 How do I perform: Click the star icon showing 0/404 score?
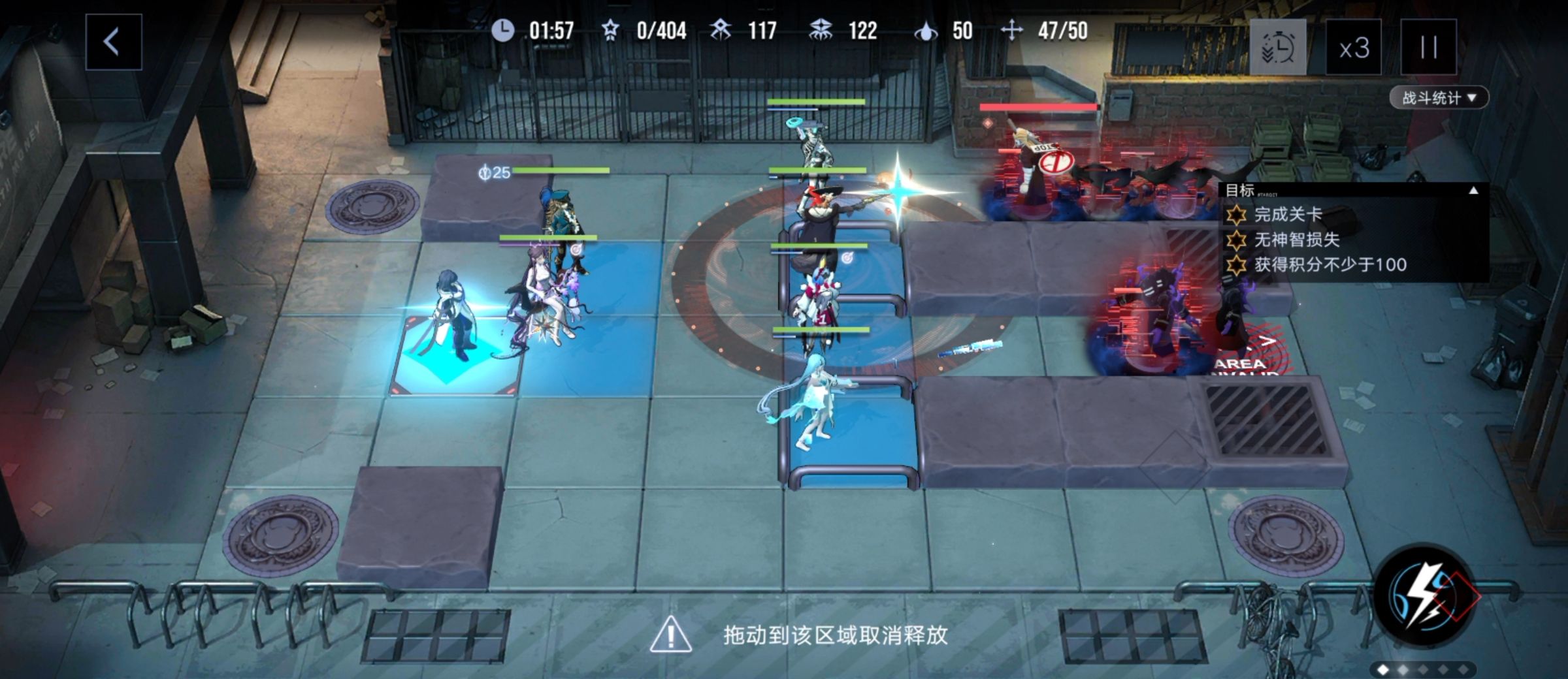pyautogui.click(x=611, y=29)
